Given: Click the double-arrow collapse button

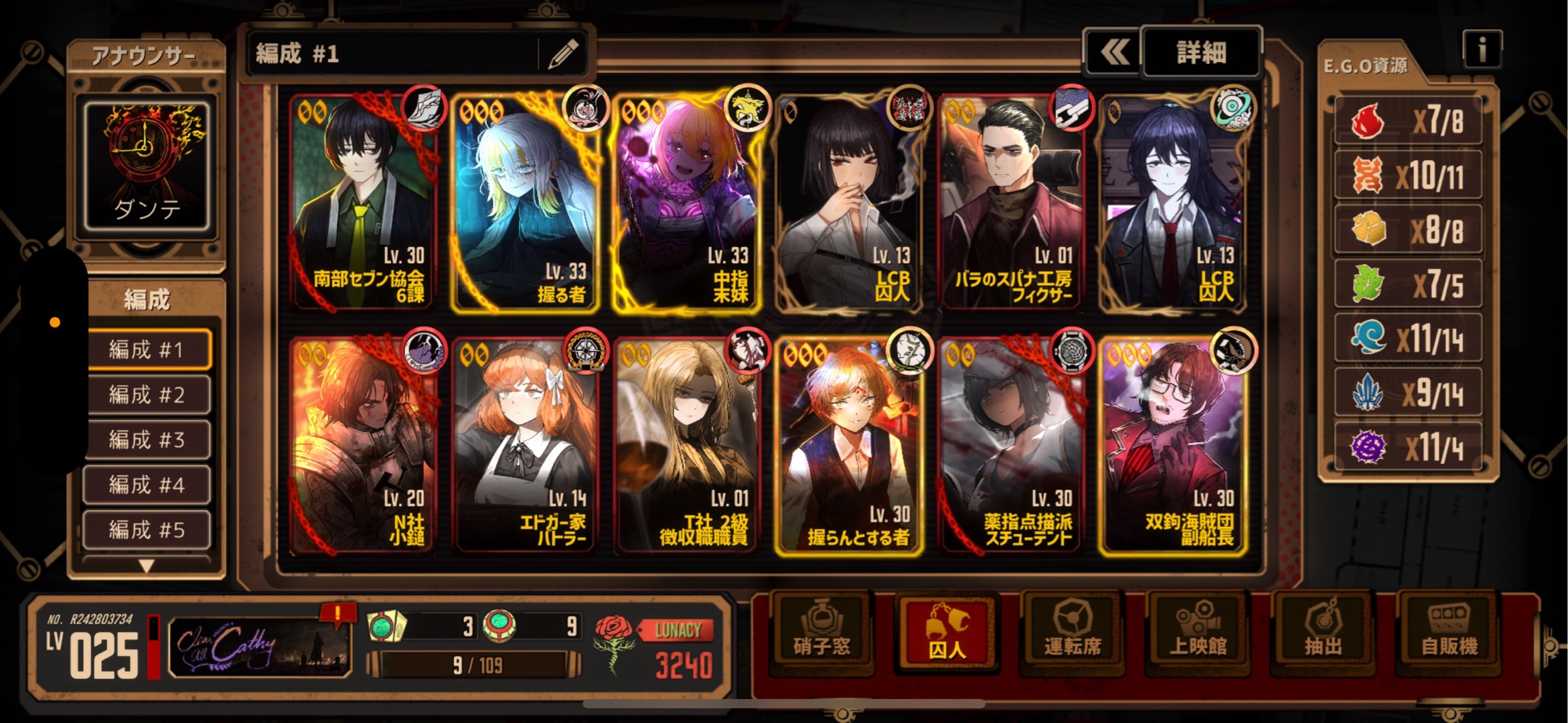Looking at the screenshot, I should [x=1114, y=52].
